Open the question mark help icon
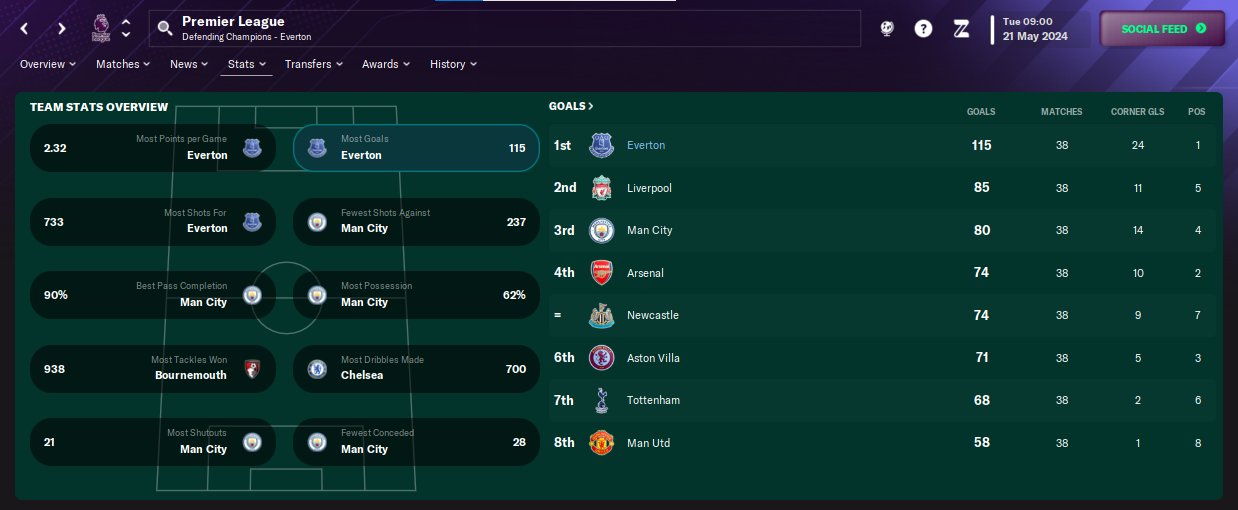The width and height of the screenshot is (1238, 510). click(x=923, y=29)
